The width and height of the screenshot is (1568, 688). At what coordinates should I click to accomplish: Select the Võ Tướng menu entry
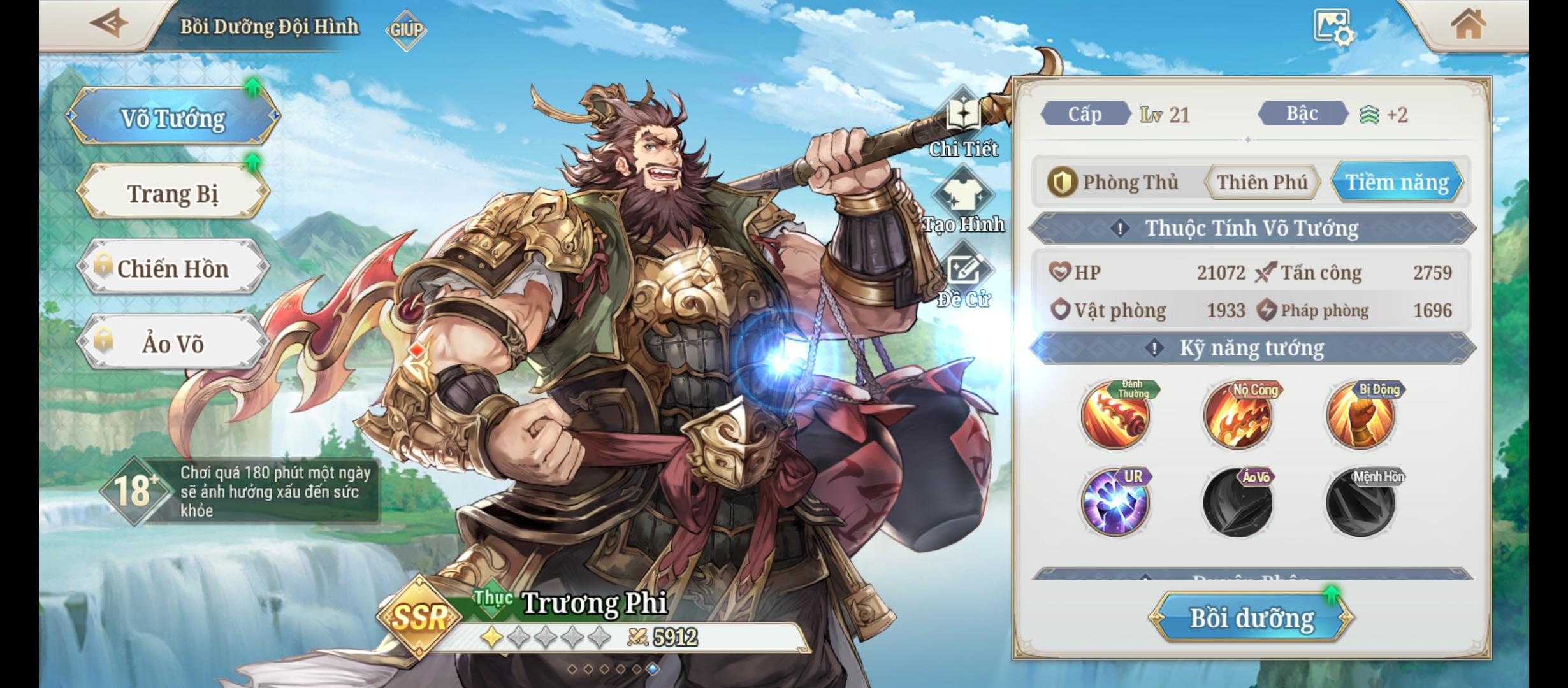(173, 118)
